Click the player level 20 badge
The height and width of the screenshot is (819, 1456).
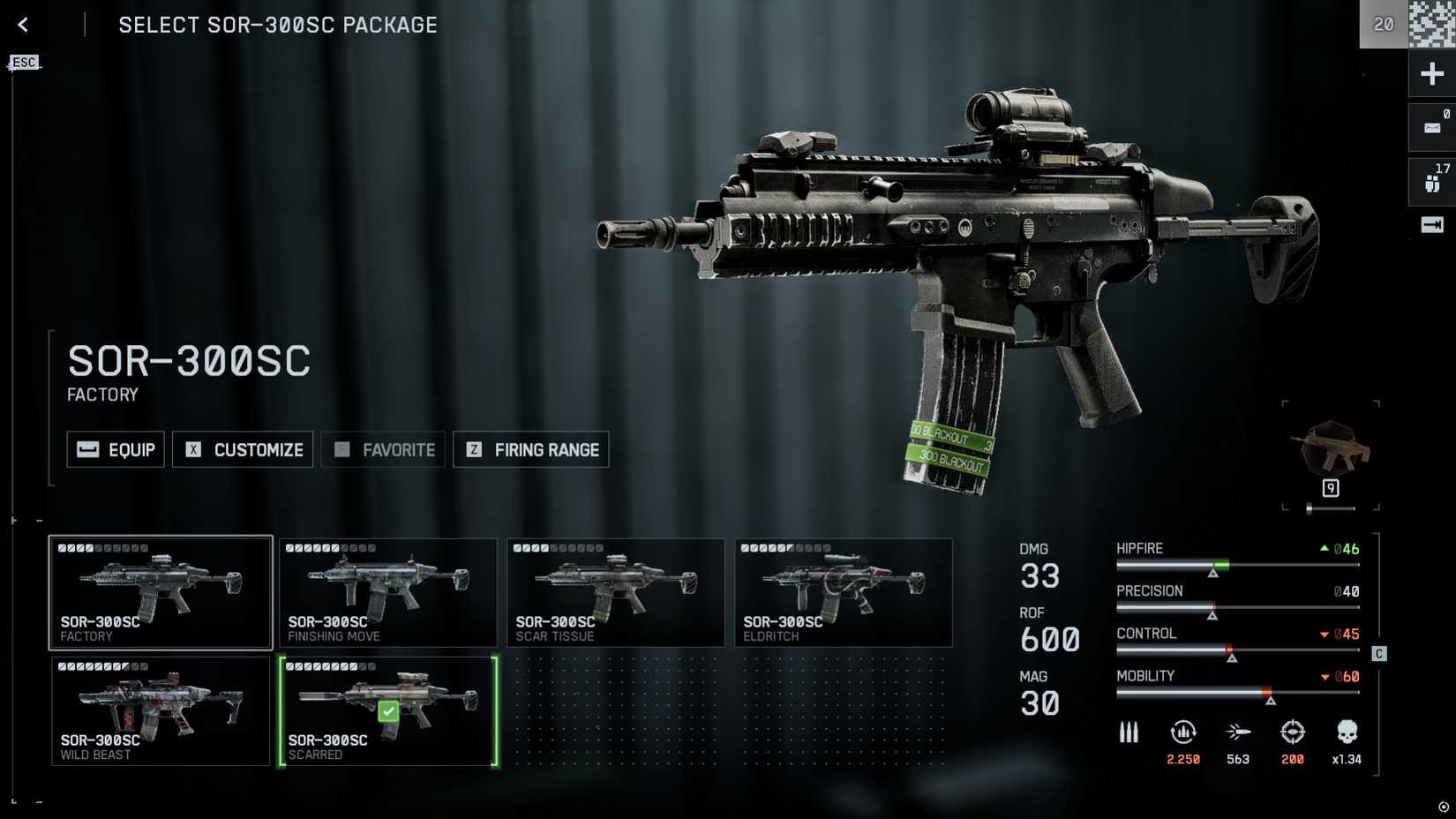coord(1384,25)
